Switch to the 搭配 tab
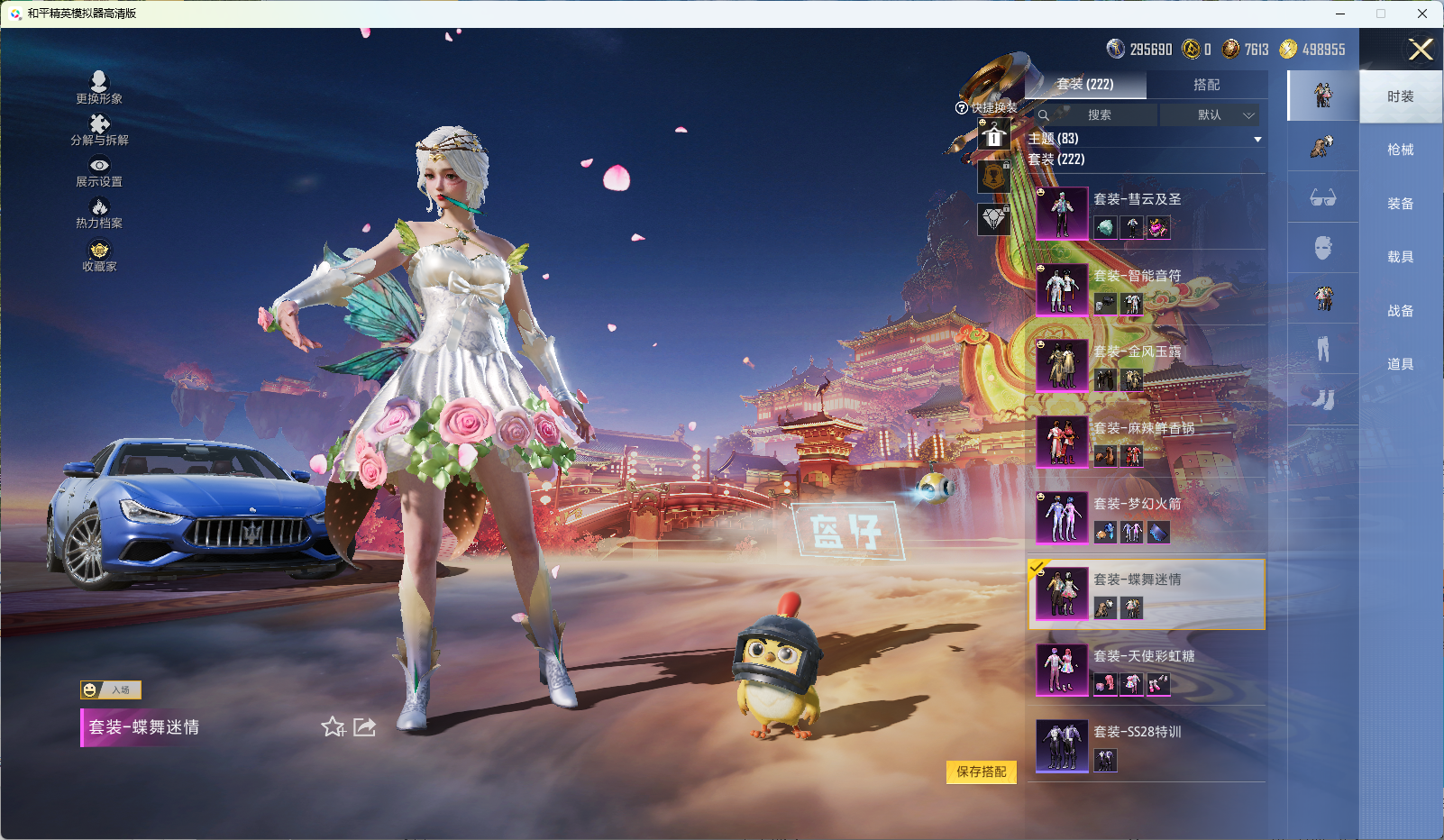 (x=1208, y=85)
